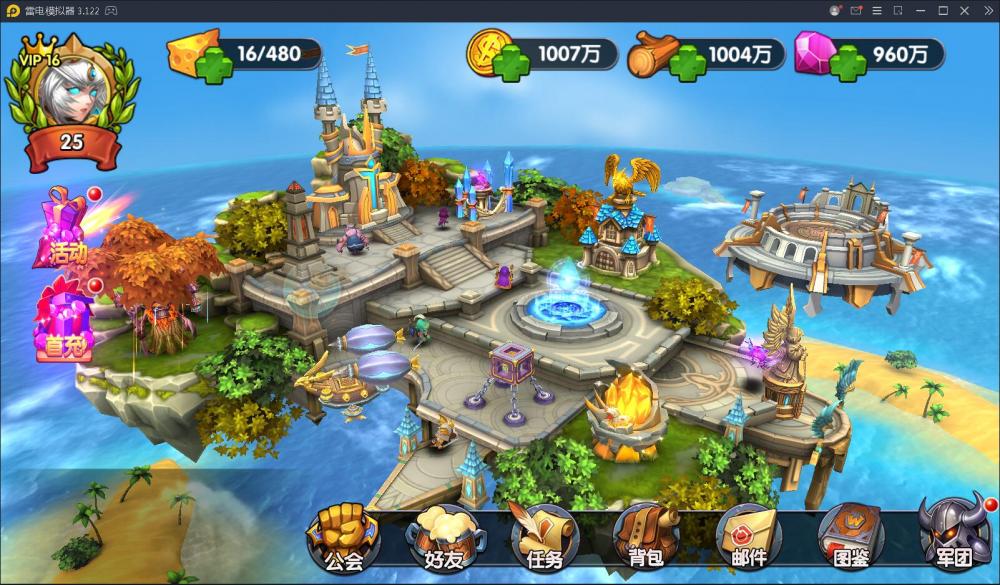This screenshot has height=585, width=1000.
Task: Open the 图鉴 codex book
Action: point(850,537)
